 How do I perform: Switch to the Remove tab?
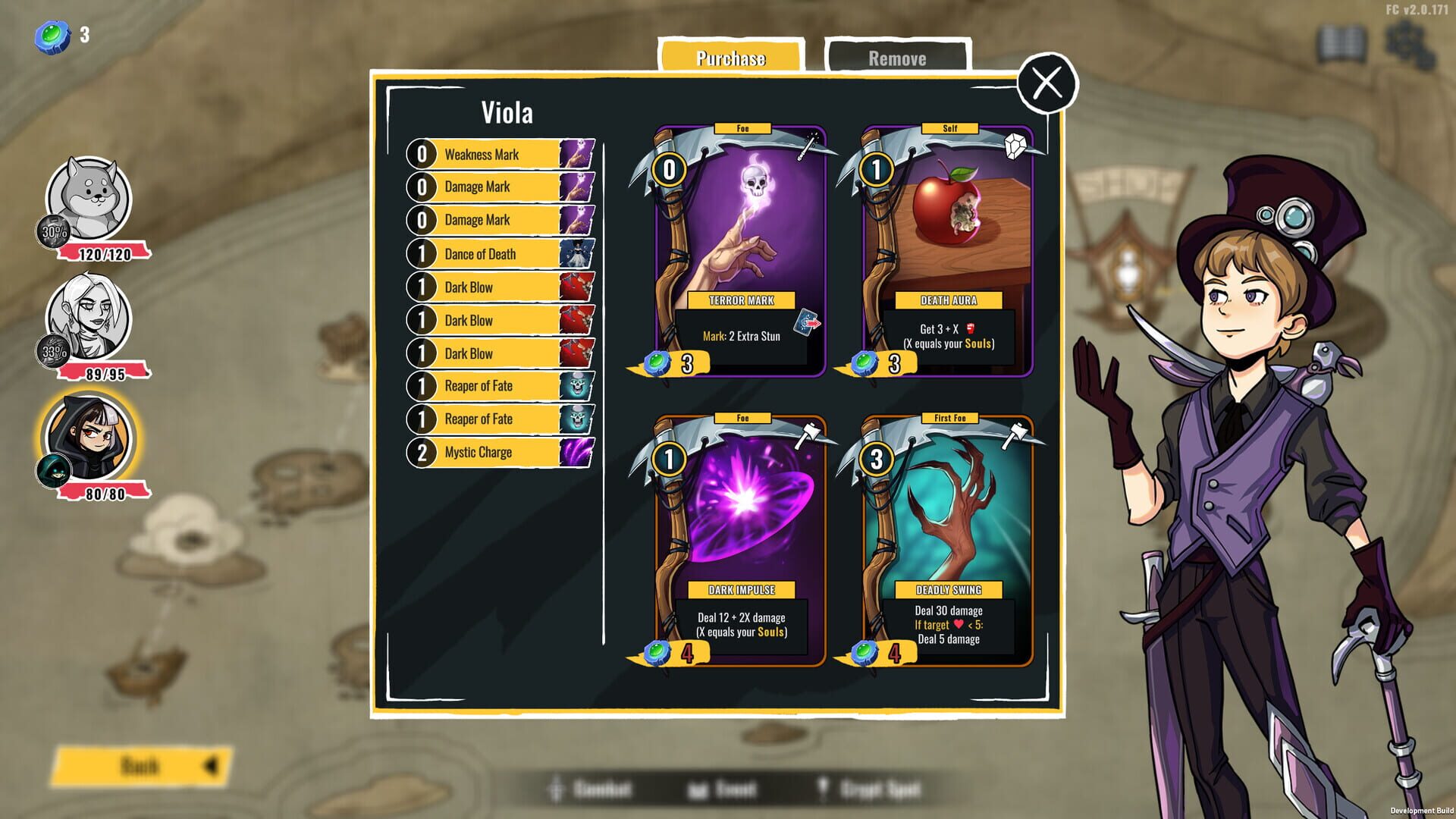(x=897, y=58)
